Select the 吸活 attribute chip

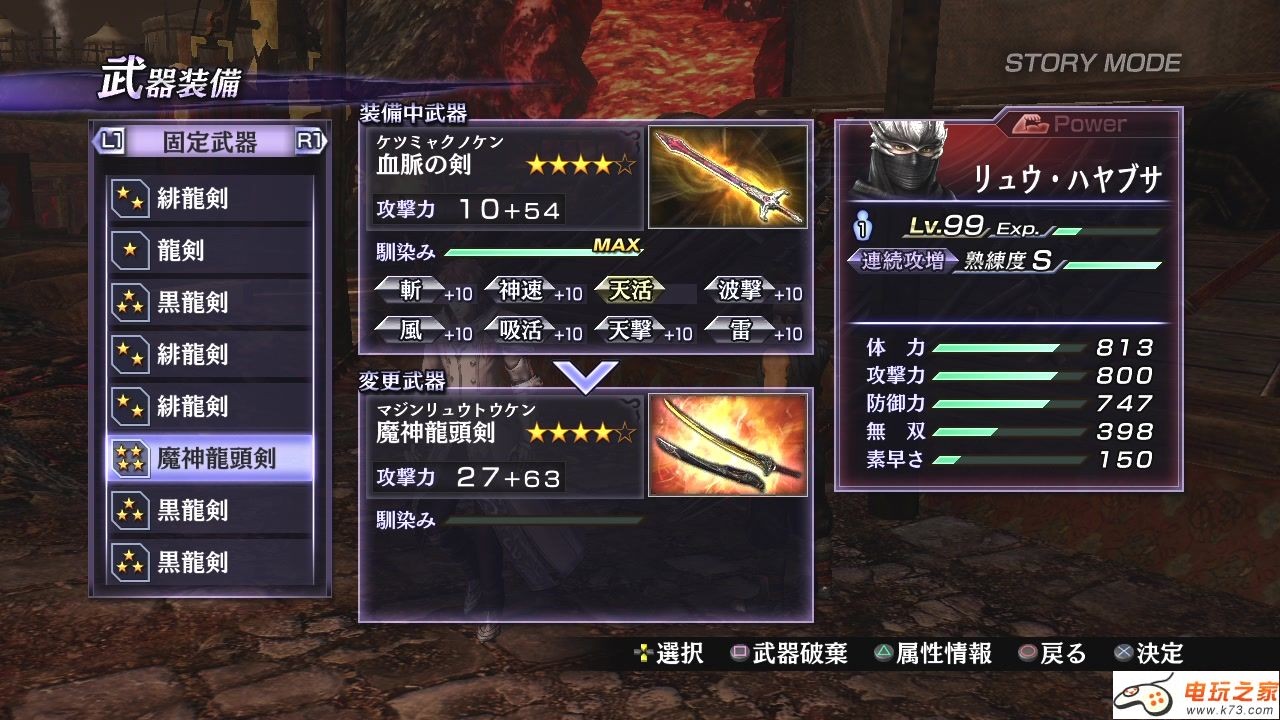tap(521, 329)
